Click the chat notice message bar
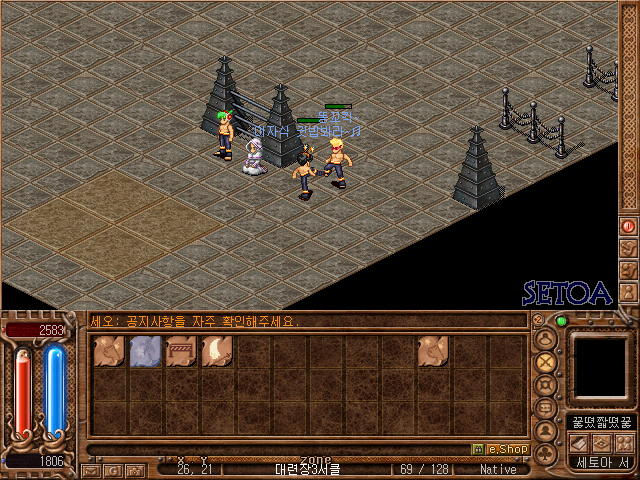The image size is (640, 480). point(300,322)
